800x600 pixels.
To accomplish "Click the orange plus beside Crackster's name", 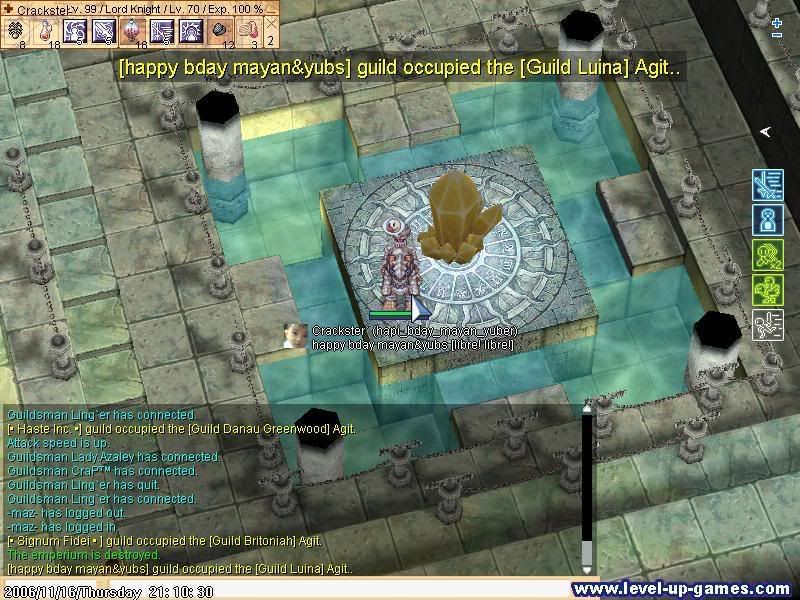I will pos(9,9).
